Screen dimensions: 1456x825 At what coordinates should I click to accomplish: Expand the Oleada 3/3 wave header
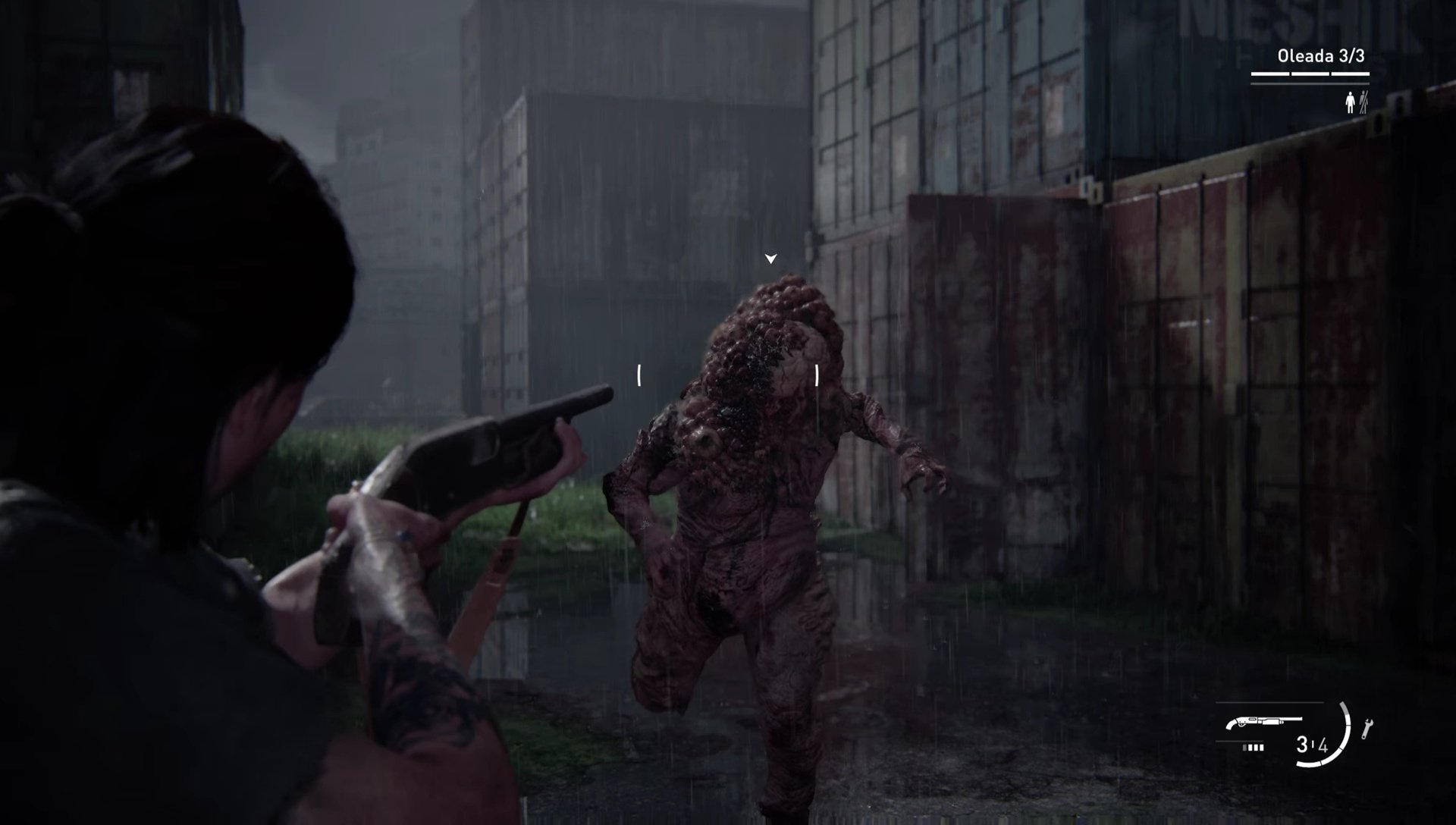(x=1321, y=55)
